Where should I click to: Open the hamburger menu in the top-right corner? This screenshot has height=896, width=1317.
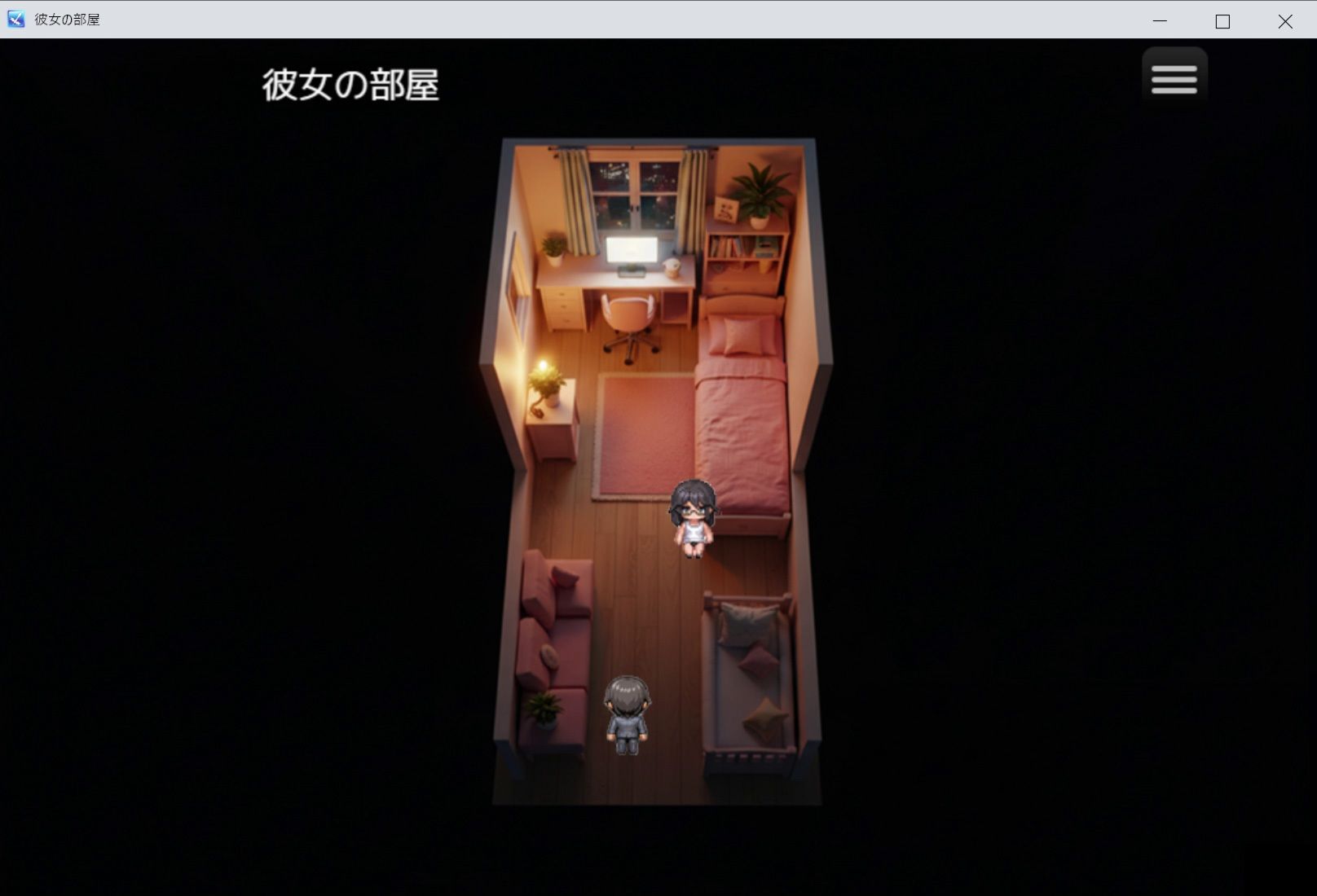[x=1174, y=76]
